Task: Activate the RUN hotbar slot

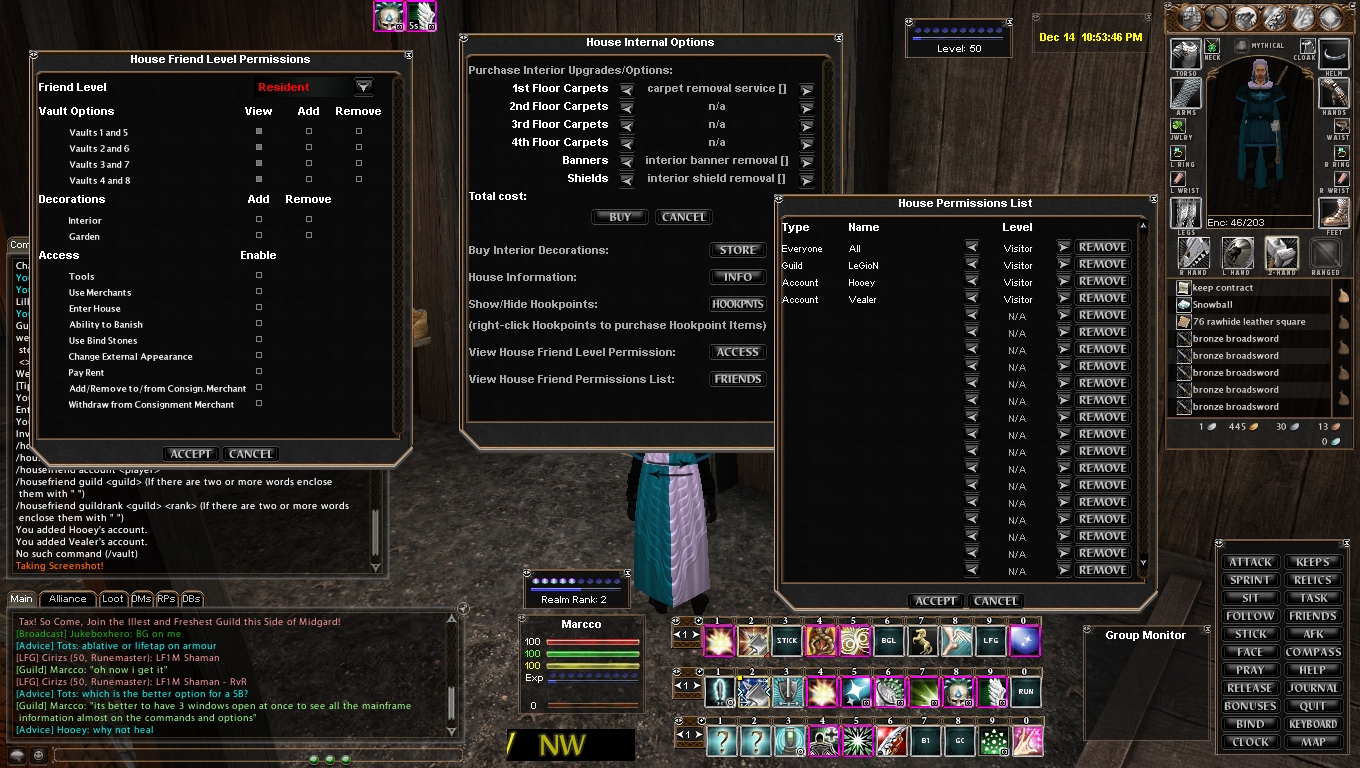Action: (1026, 691)
